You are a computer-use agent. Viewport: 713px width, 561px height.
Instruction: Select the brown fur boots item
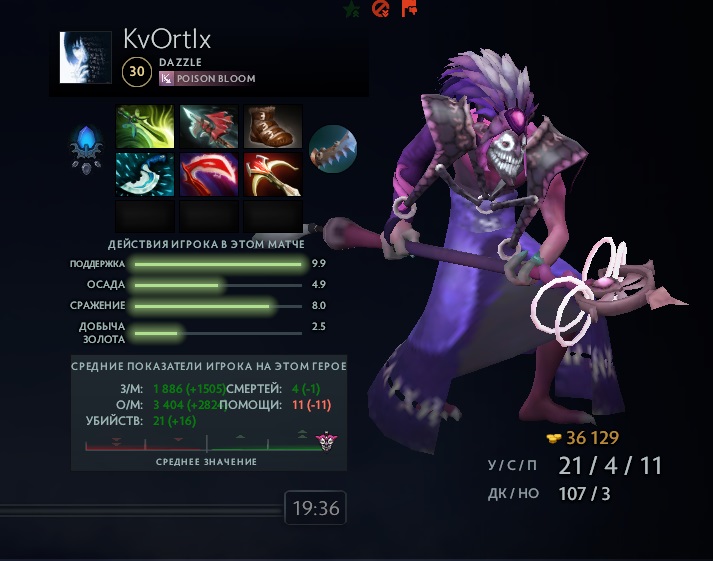pos(273,127)
